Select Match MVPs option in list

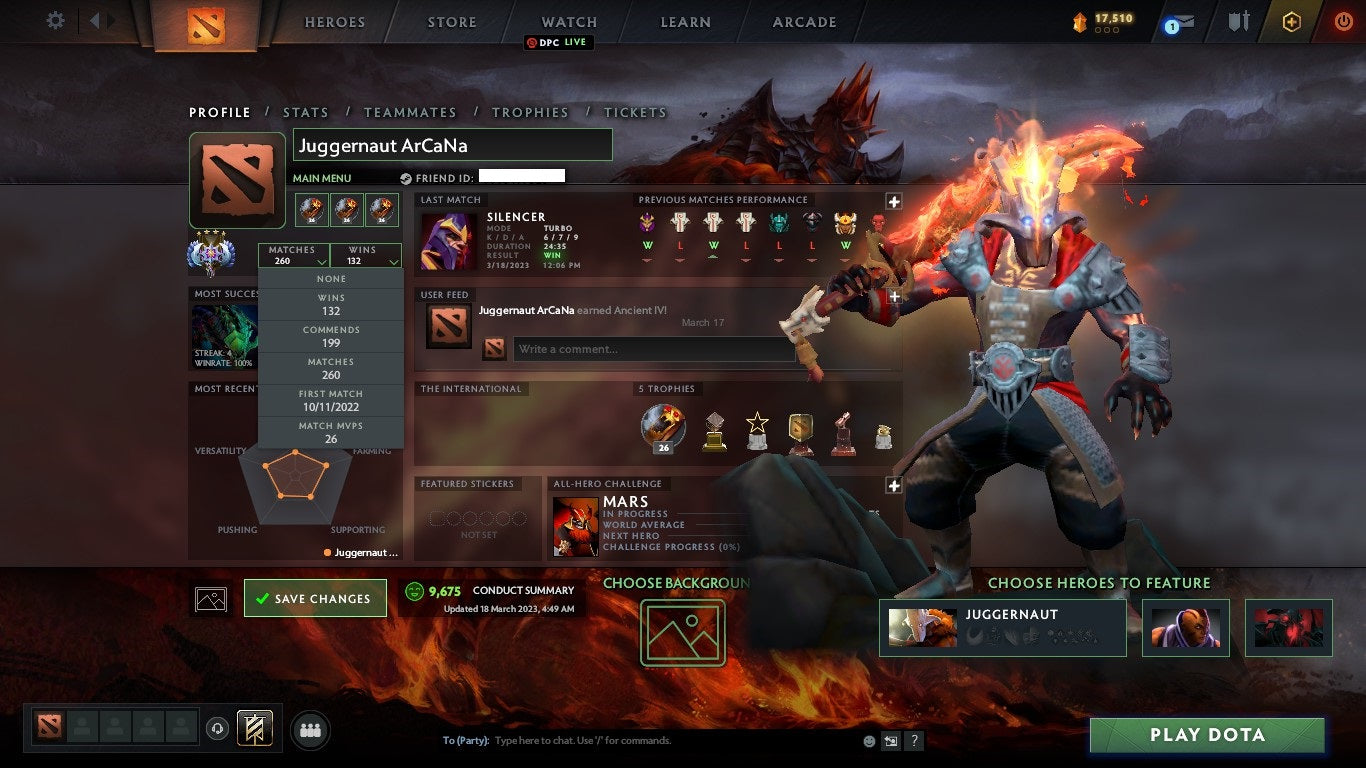(330, 432)
